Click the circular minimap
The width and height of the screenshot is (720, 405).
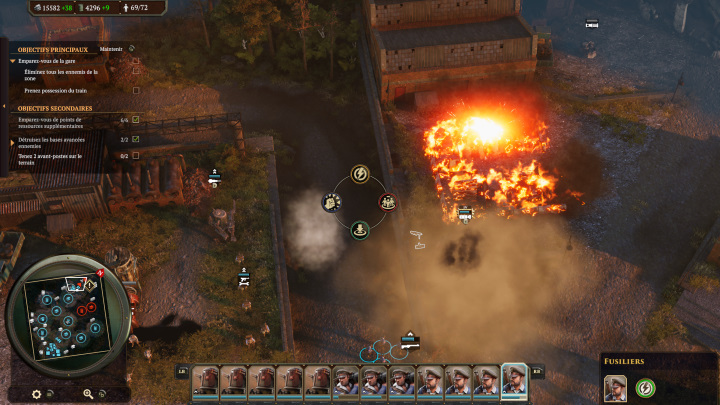click(66, 318)
